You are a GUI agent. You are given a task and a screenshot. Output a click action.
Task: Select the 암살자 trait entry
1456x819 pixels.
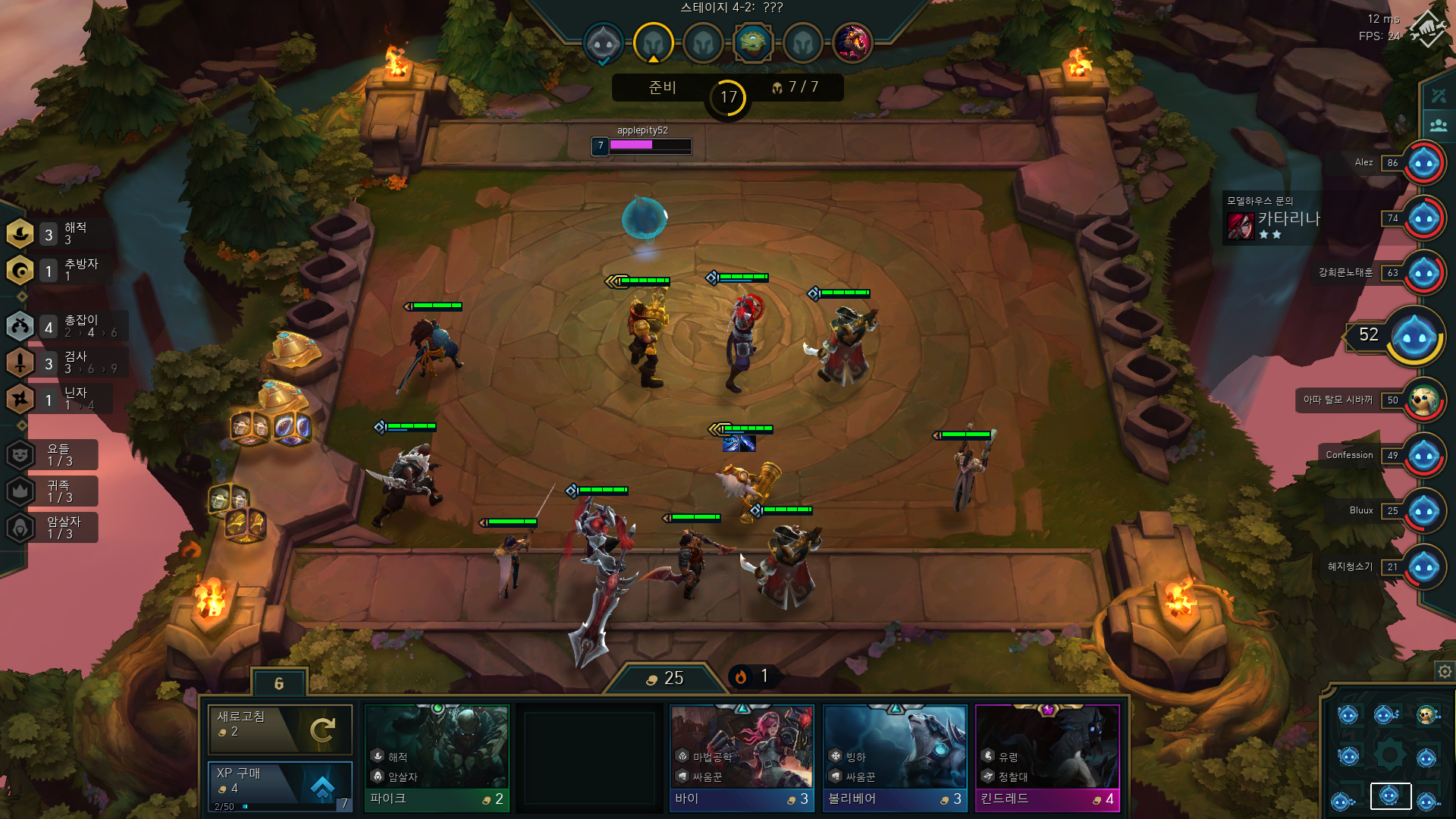53,528
